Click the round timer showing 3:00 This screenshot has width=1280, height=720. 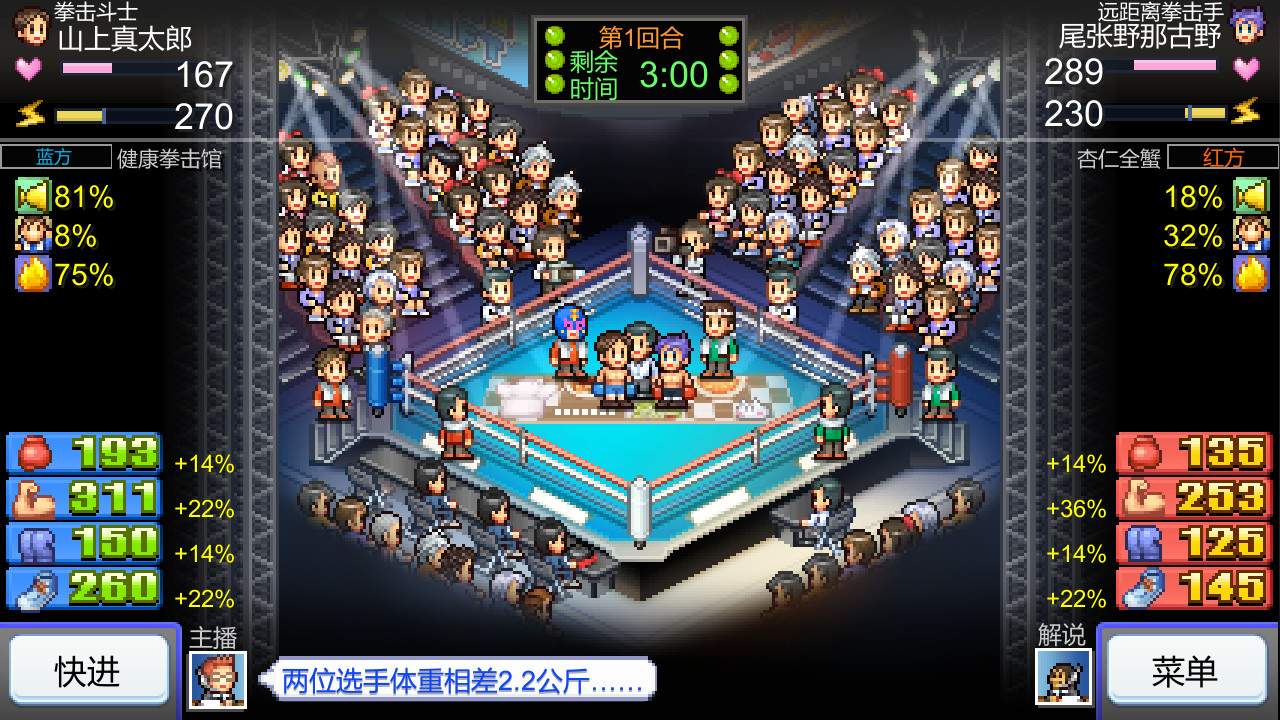[x=676, y=75]
